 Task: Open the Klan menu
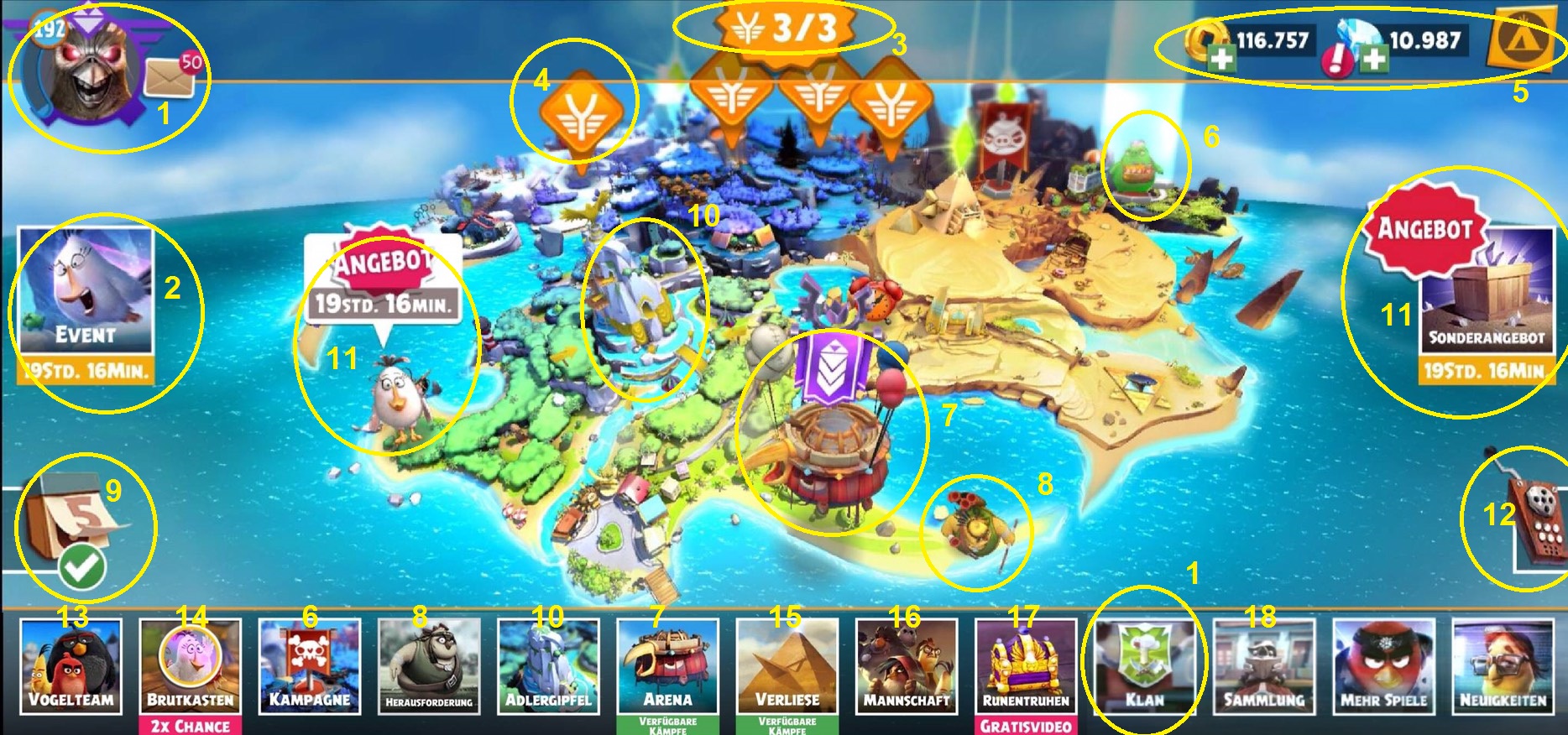click(x=1145, y=666)
